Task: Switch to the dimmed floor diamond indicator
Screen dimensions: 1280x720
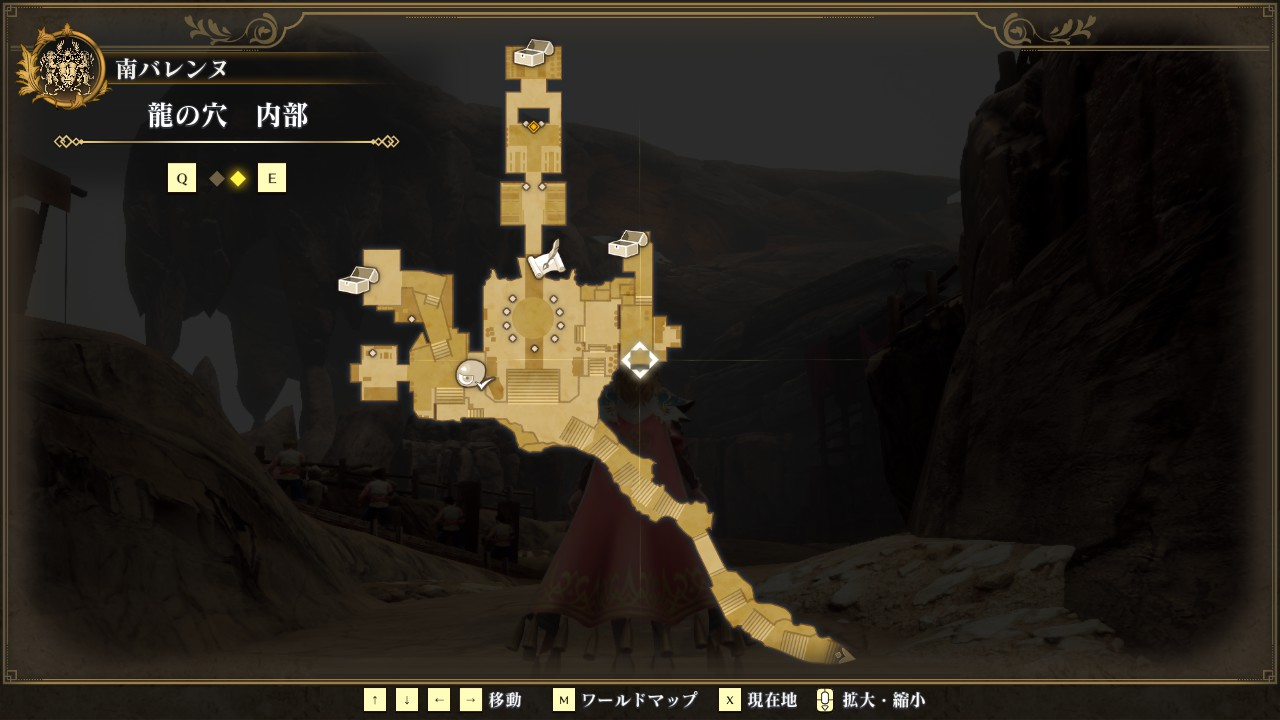Action: click(x=217, y=179)
